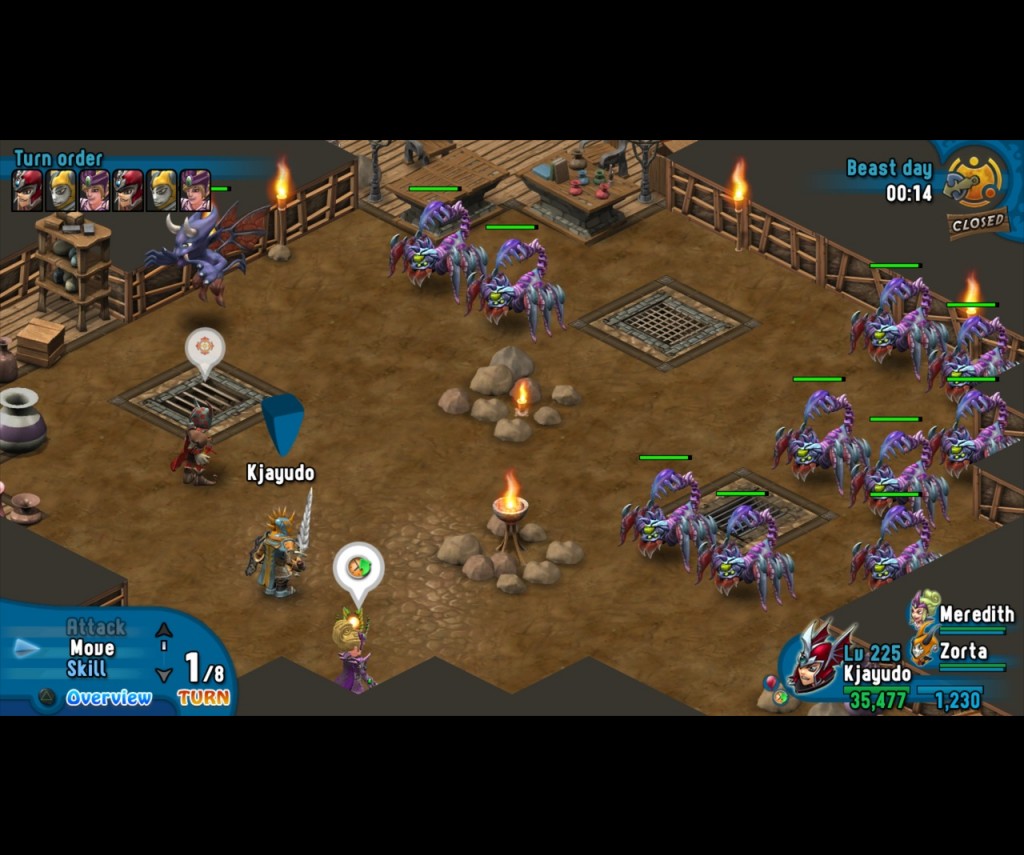
Task: Open the Skill command
Action: (87, 669)
